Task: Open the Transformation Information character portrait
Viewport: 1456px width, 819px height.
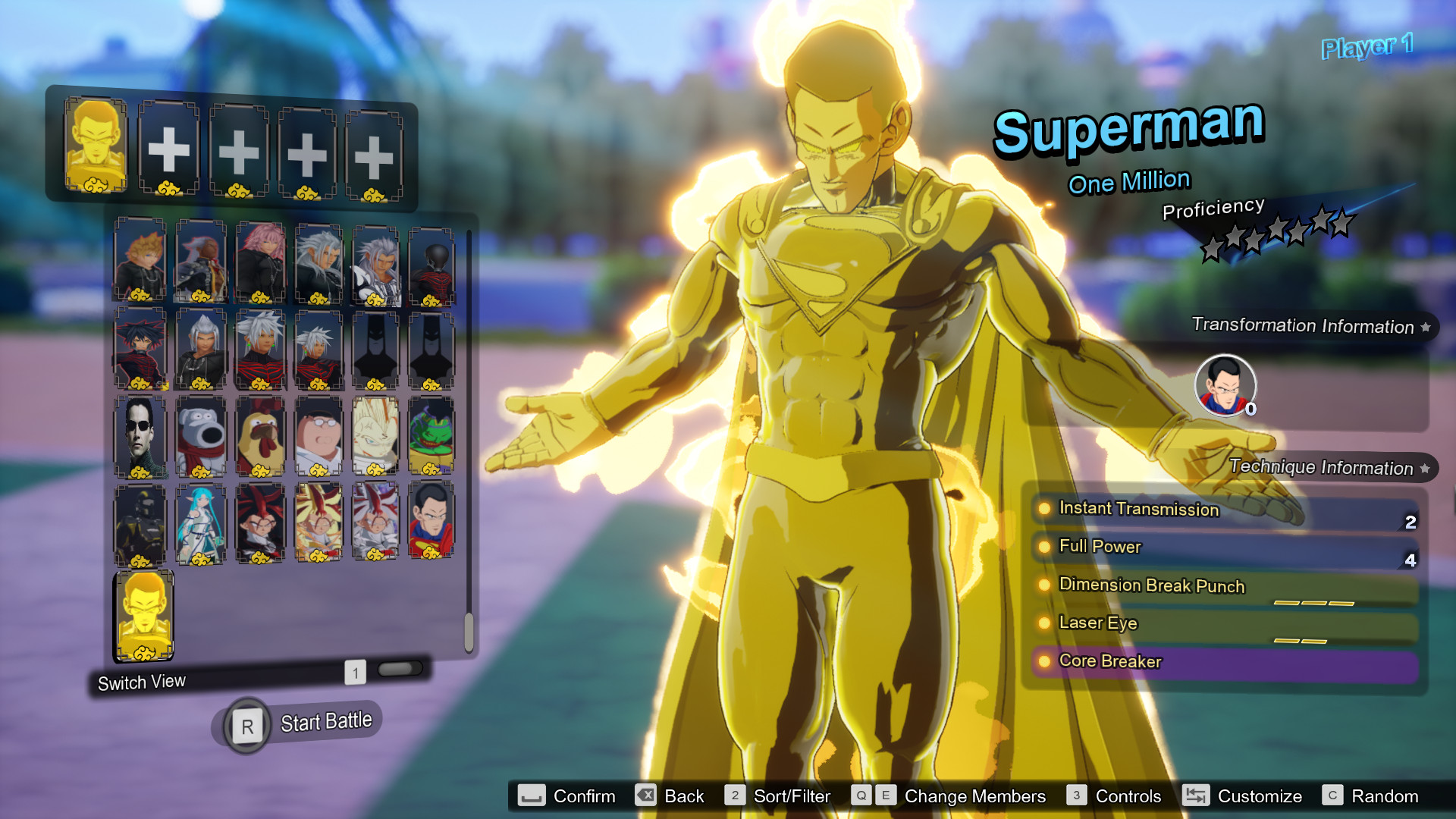Action: [1227, 387]
